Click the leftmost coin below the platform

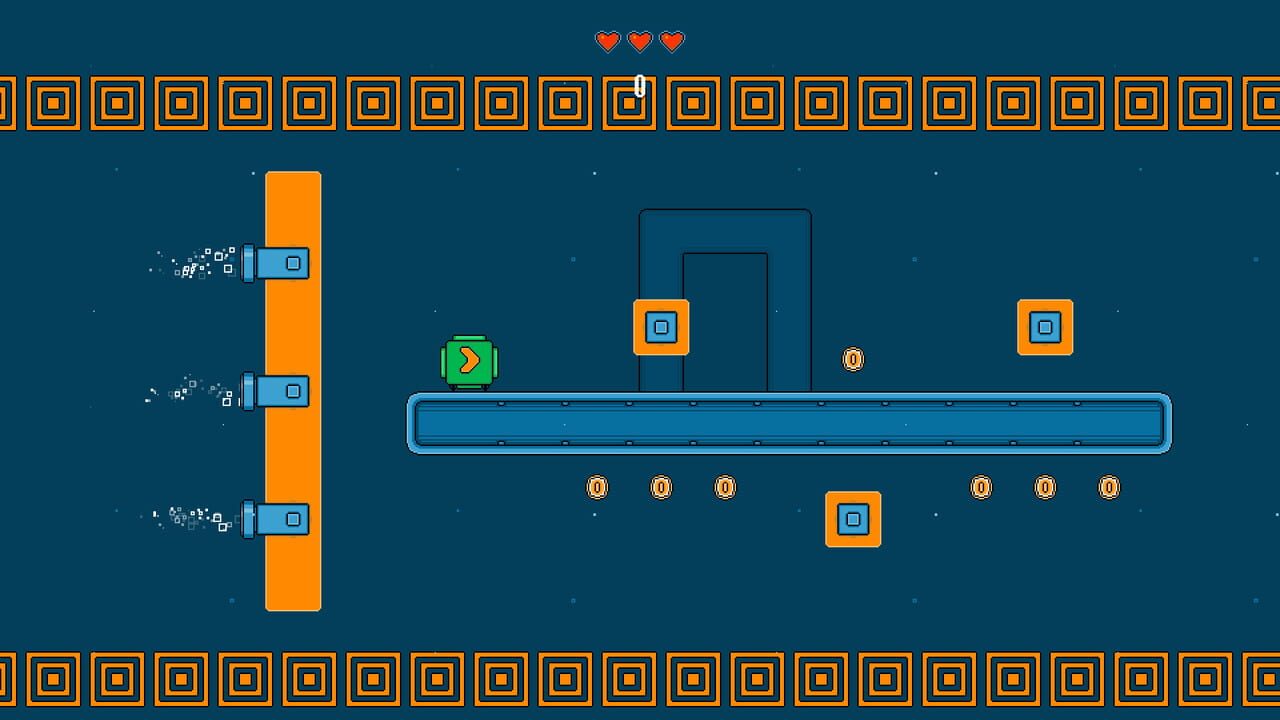pyautogui.click(x=597, y=487)
